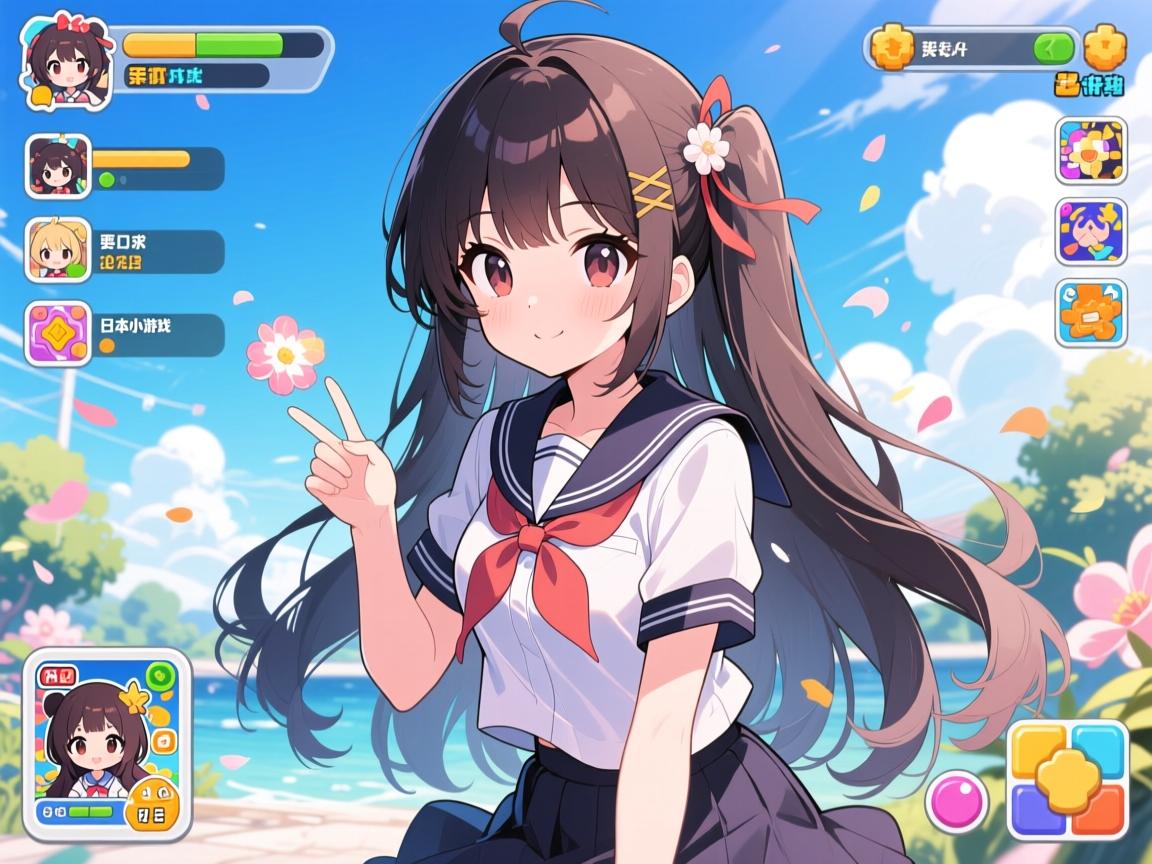This screenshot has width=1152, height=864.
Task: Open the four-colored block menu button
Action: [1067, 779]
